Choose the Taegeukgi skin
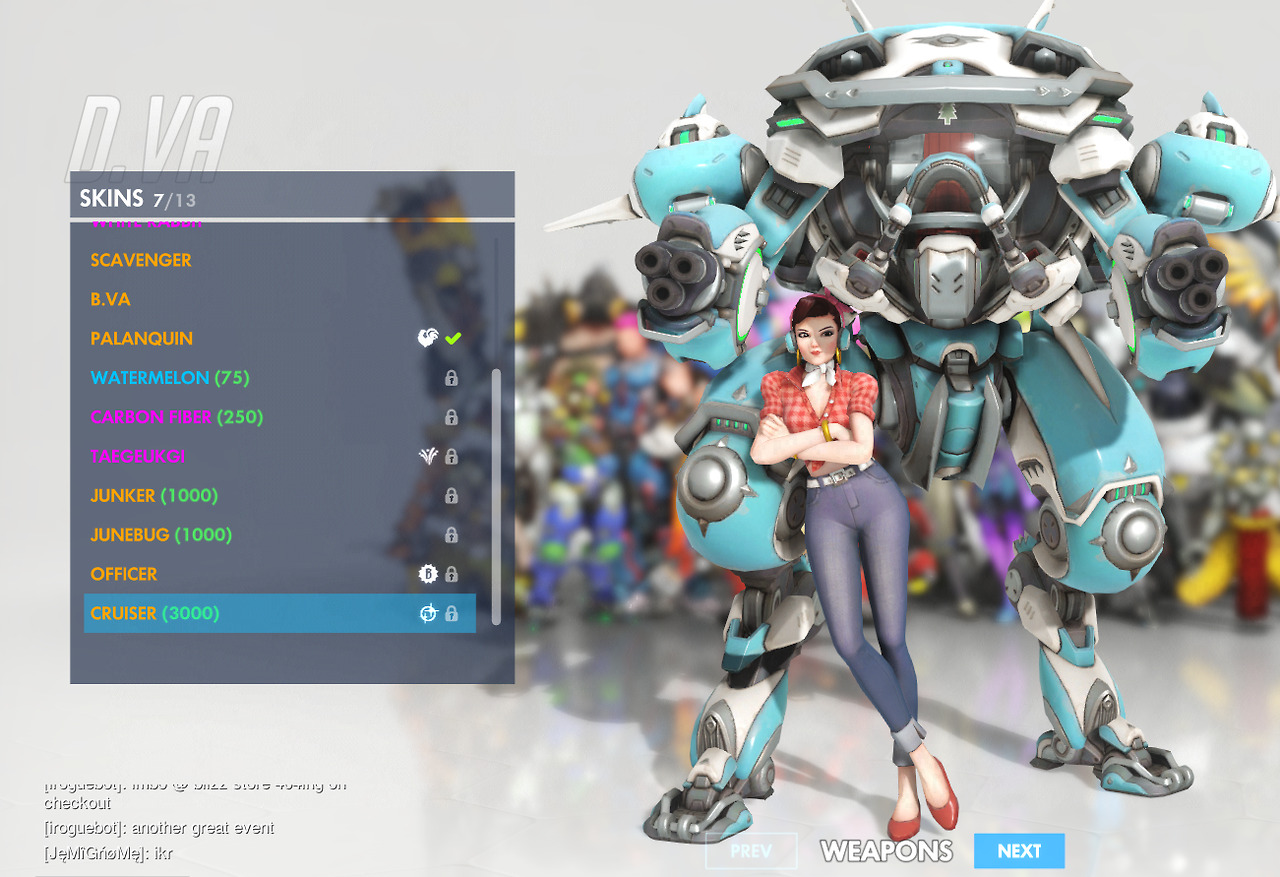Screen dimensions: 1280x877 point(138,456)
